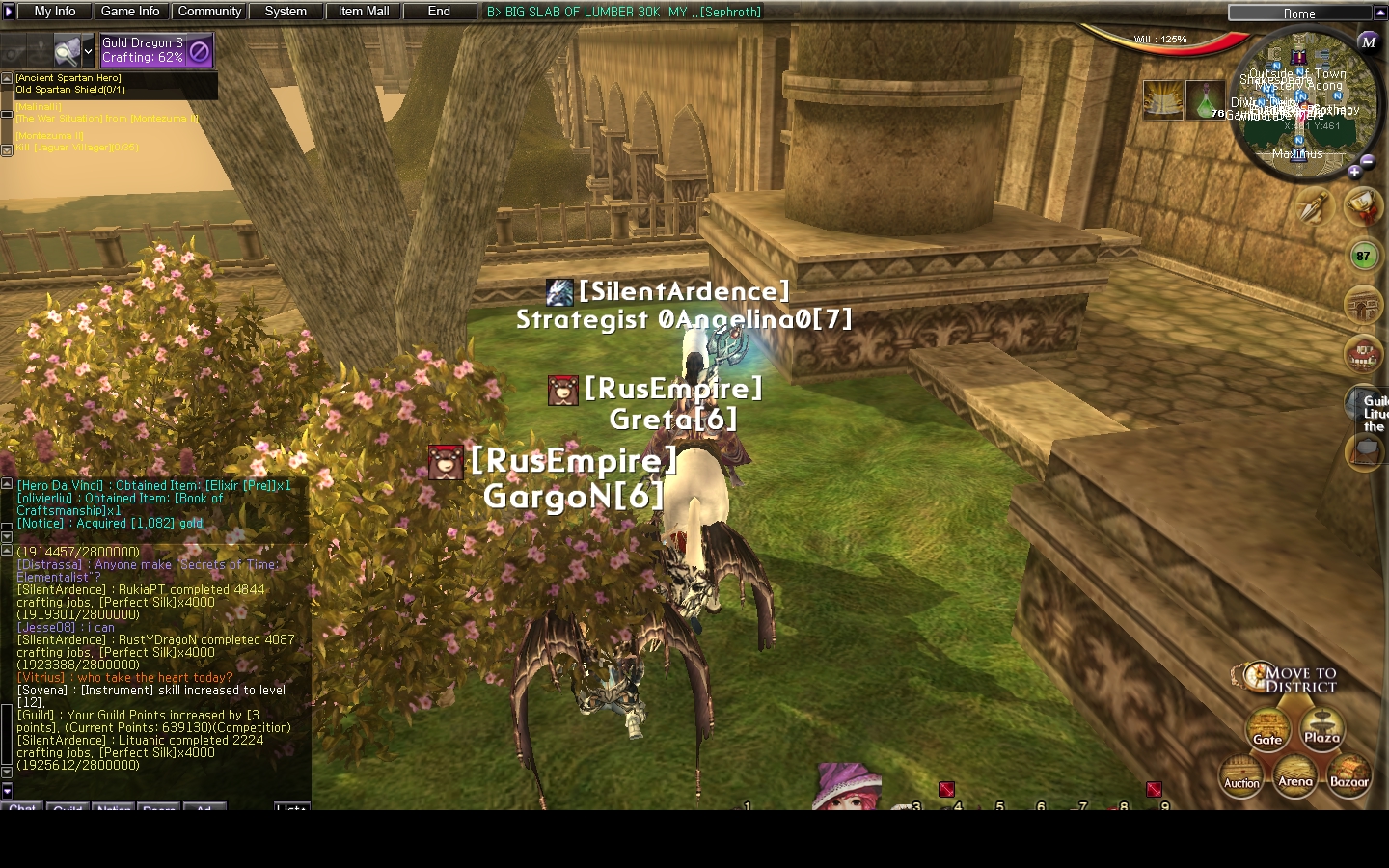Open the My Info menu

point(55,12)
